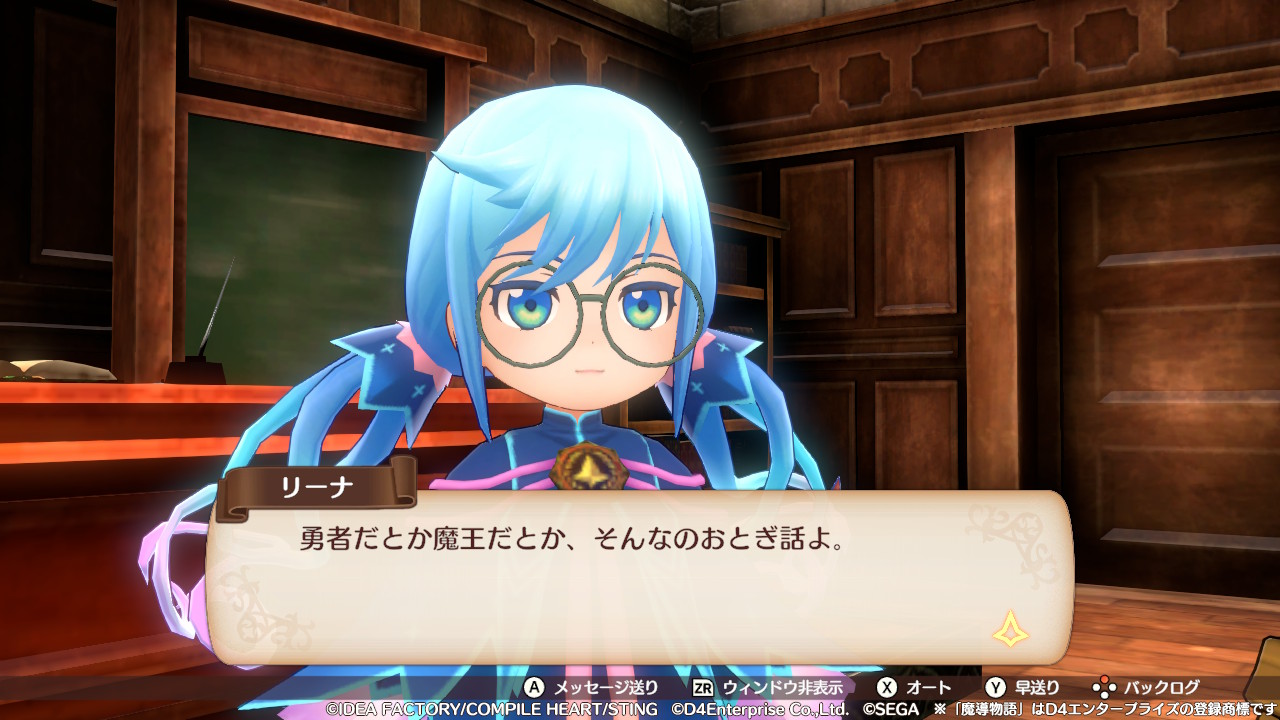The image size is (1280, 720).
Task: Click the golden diamond continue indicator
Action: [1011, 629]
